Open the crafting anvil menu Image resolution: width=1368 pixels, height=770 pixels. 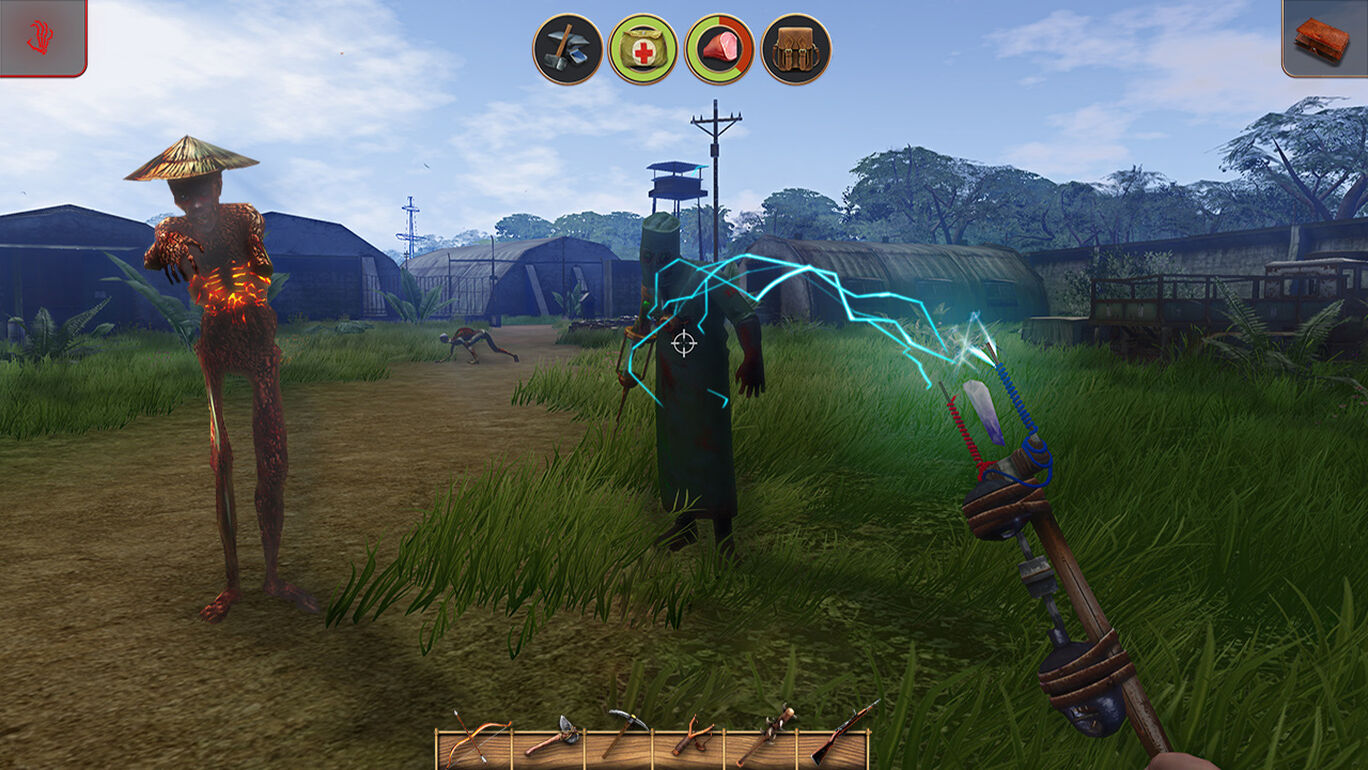click(x=568, y=49)
